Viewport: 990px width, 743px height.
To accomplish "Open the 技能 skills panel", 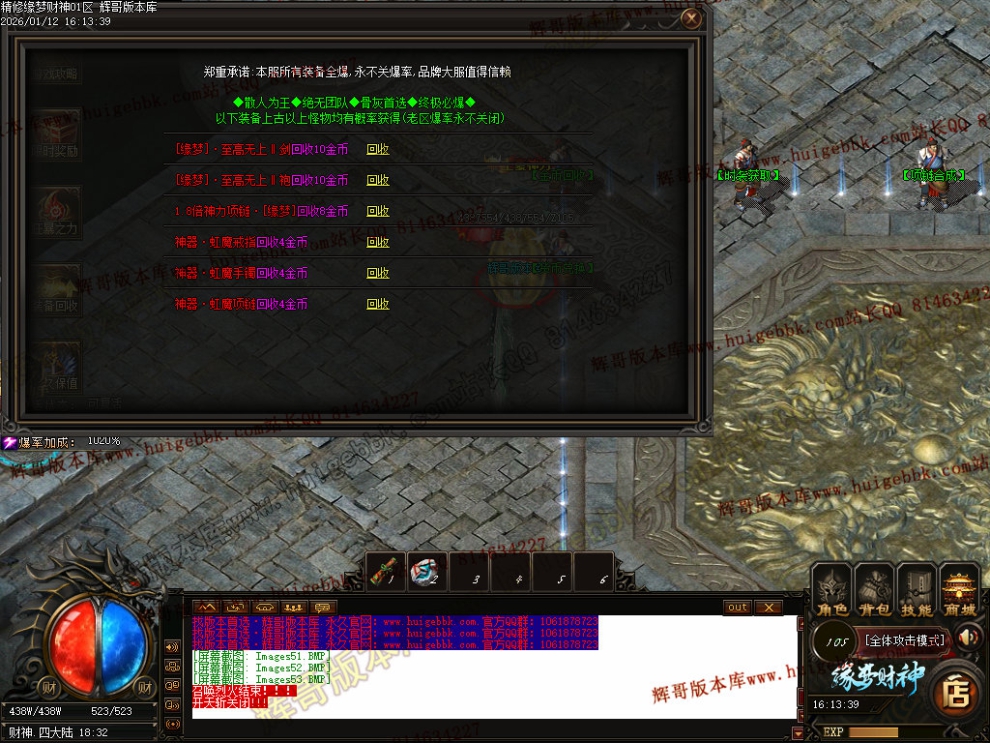I will click(x=916, y=588).
